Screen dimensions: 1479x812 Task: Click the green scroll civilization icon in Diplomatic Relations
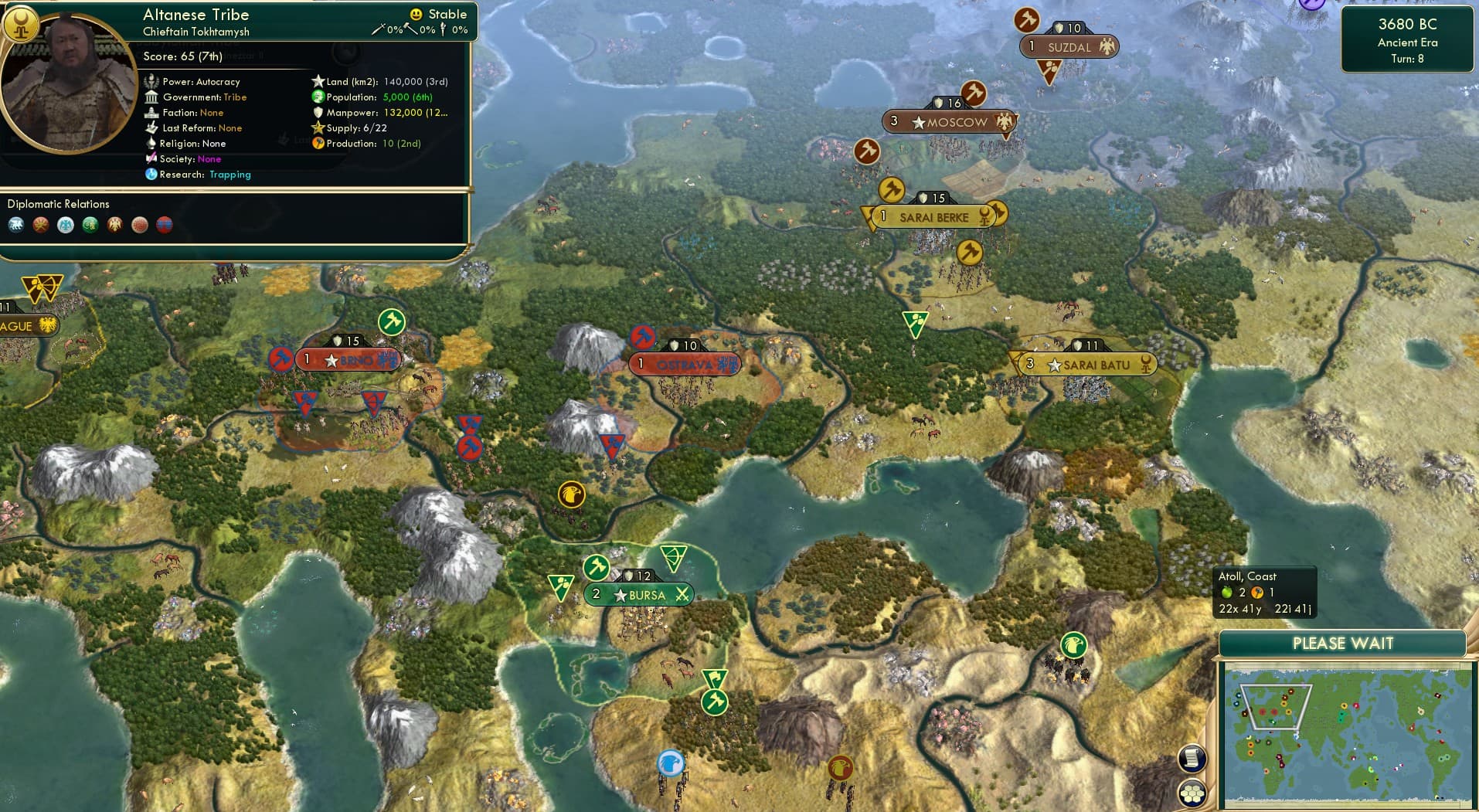coord(89,225)
